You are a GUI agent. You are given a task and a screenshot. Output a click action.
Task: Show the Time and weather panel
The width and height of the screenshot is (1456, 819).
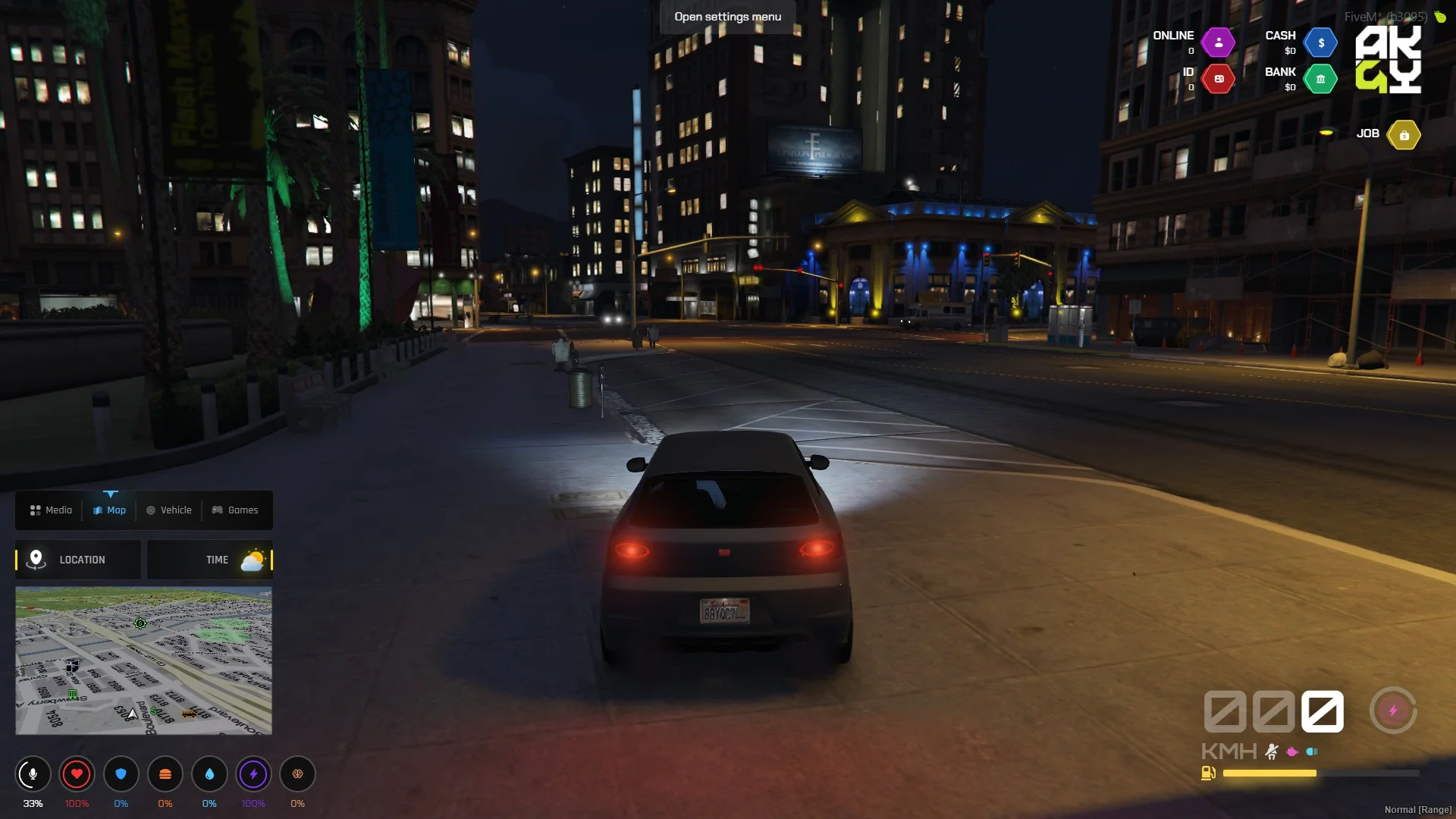point(210,560)
